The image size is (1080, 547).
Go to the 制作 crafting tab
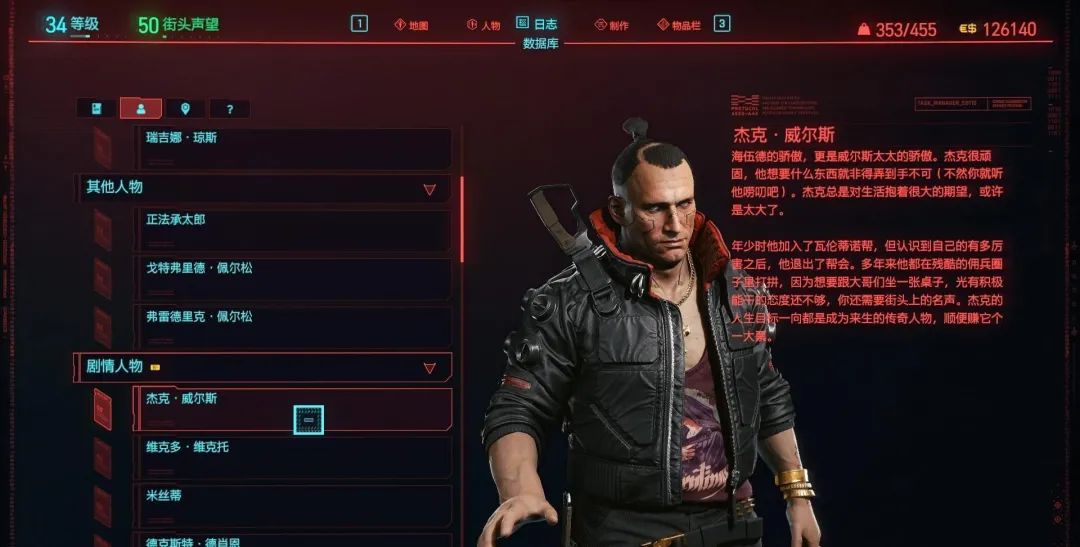(x=611, y=25)
